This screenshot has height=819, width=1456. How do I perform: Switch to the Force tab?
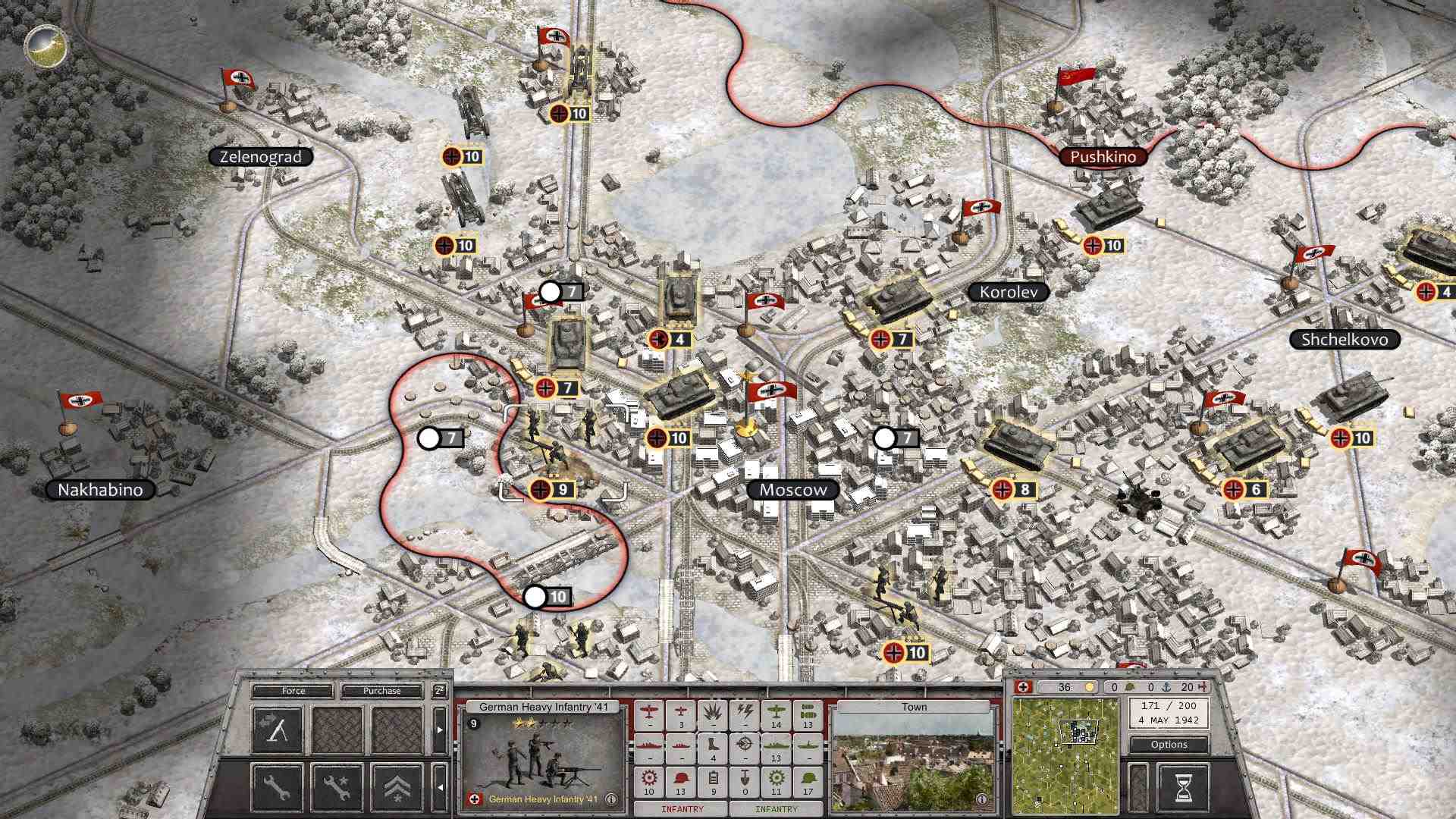(293, 690)
